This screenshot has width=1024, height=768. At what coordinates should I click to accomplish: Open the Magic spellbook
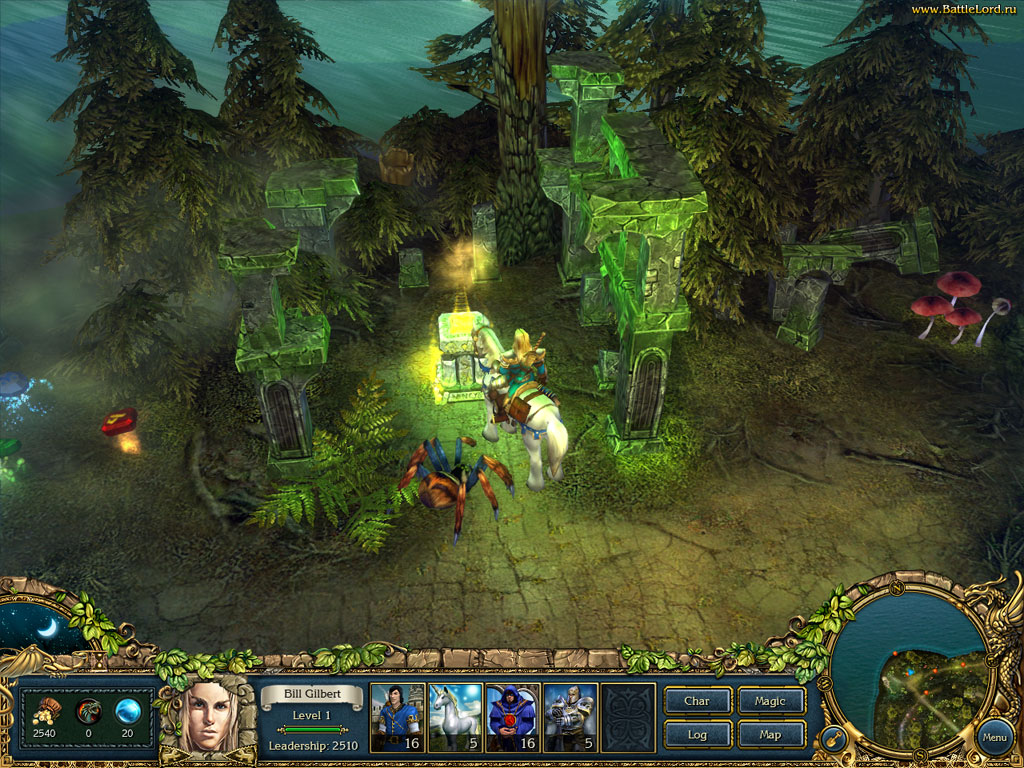point(770,701)
